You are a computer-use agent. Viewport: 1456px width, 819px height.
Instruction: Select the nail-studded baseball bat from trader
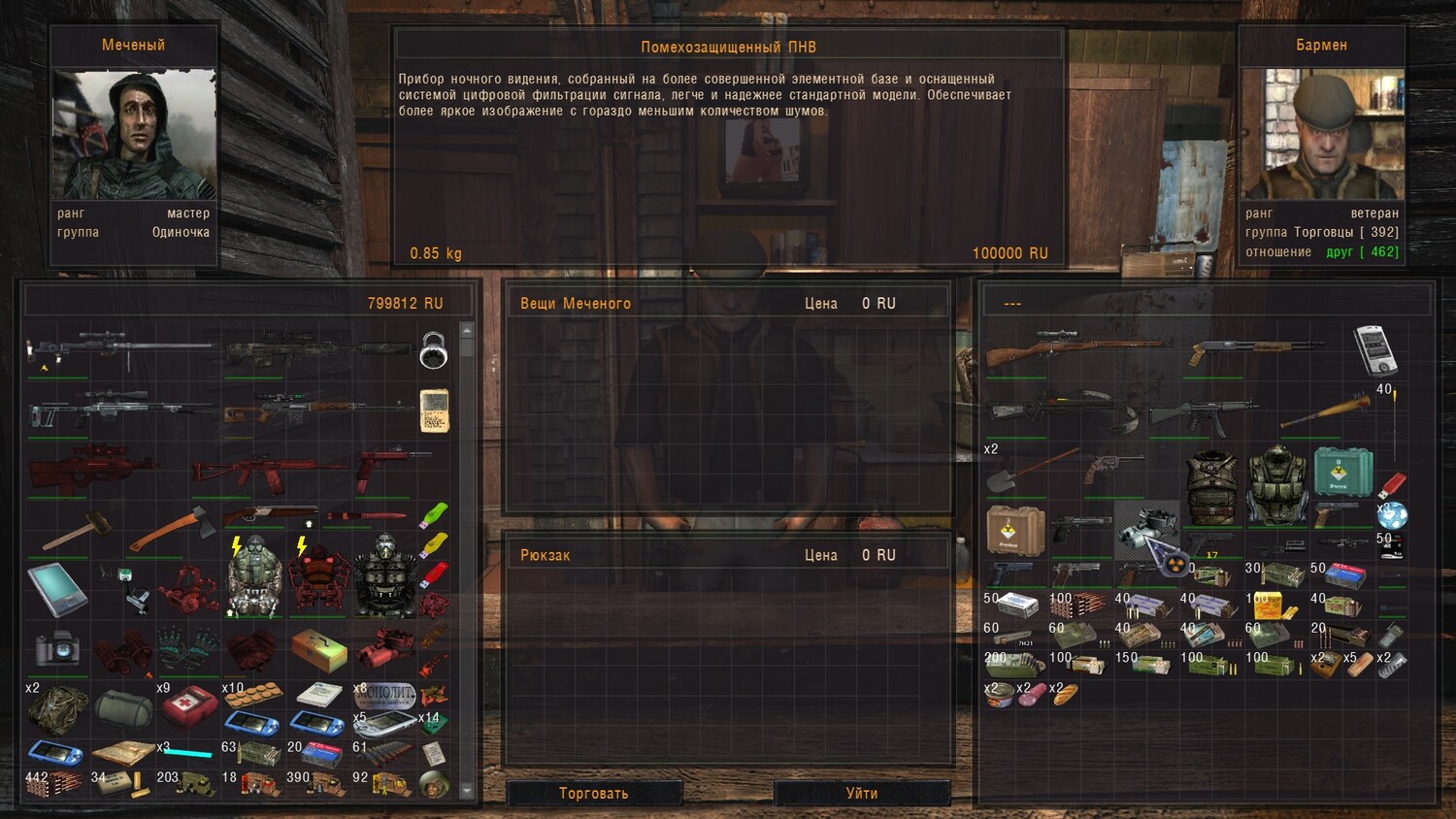tap(1323, 411)
